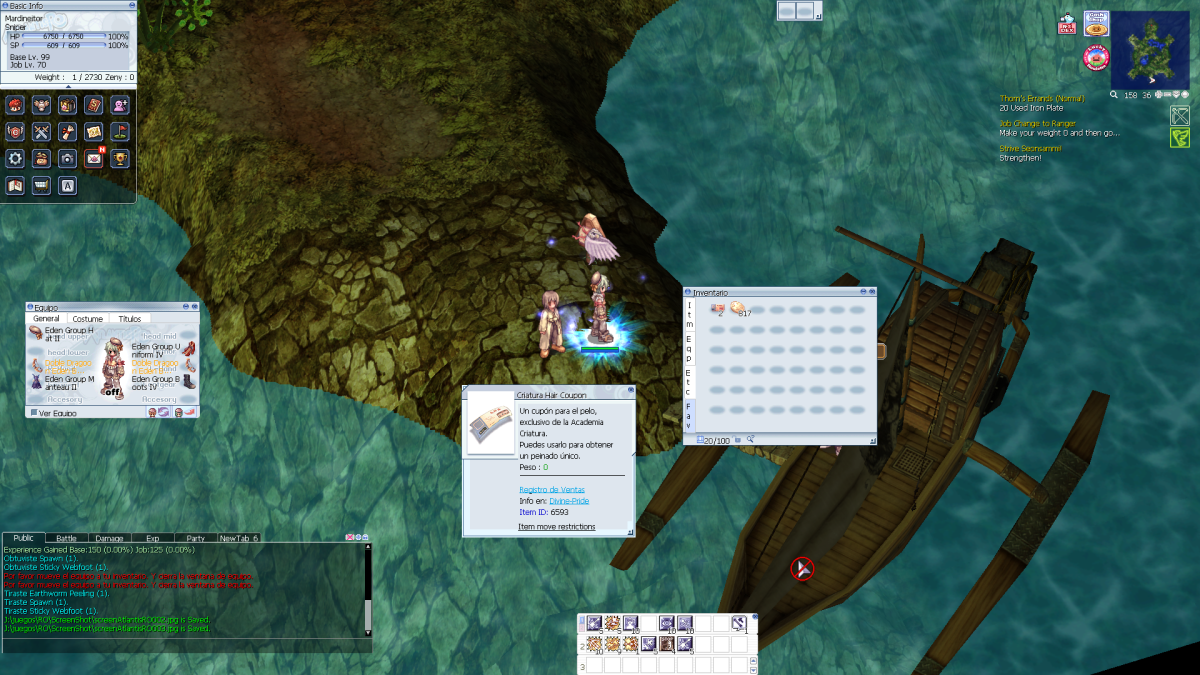
Task: Select the Eden Group Boots IV slot
Action: tap(190, 380)
